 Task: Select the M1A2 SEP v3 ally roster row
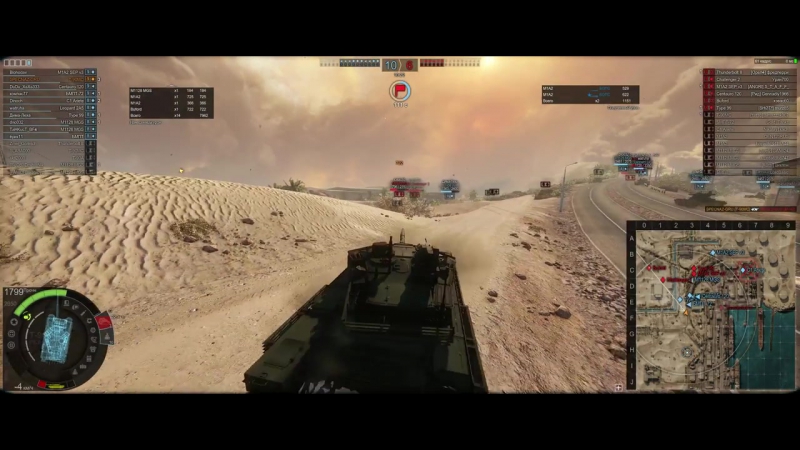[50, 73]
